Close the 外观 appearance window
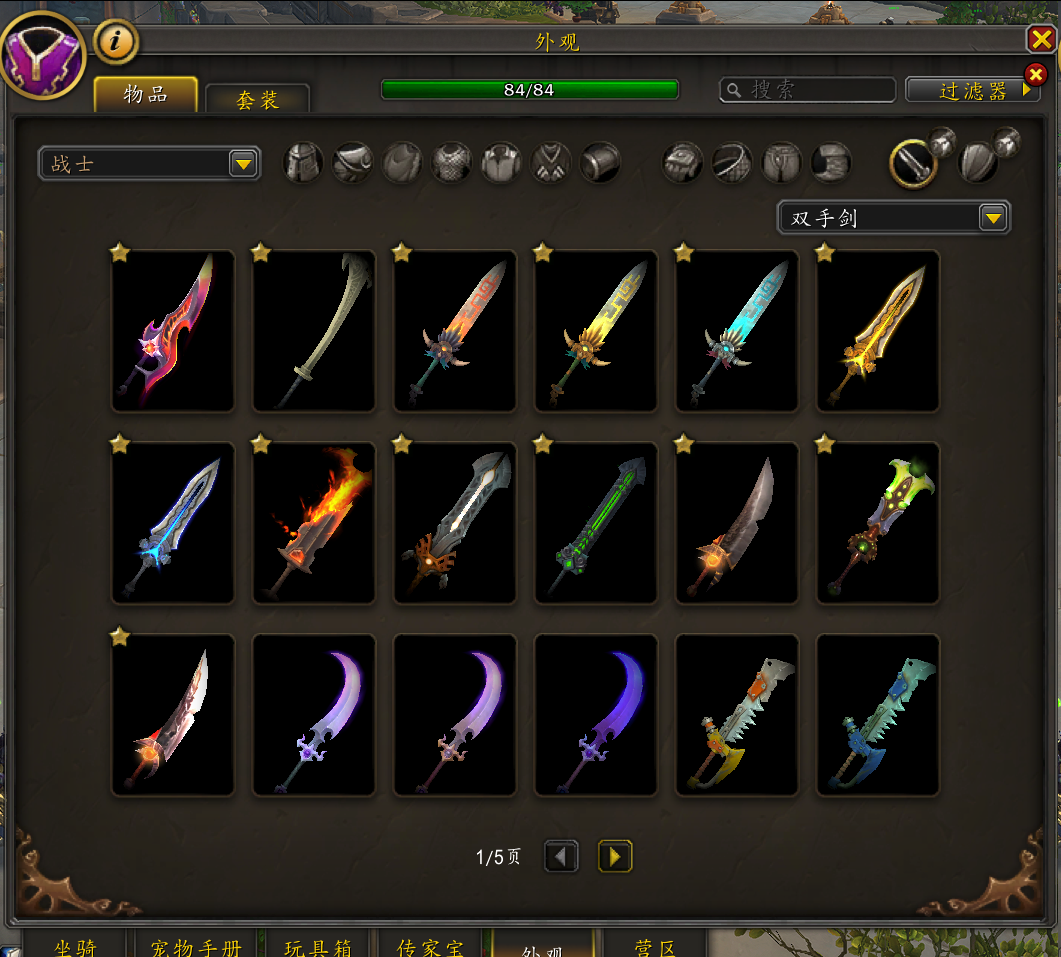The height and width of the screenshot is (957, 1061). (x=1040, y=39)
